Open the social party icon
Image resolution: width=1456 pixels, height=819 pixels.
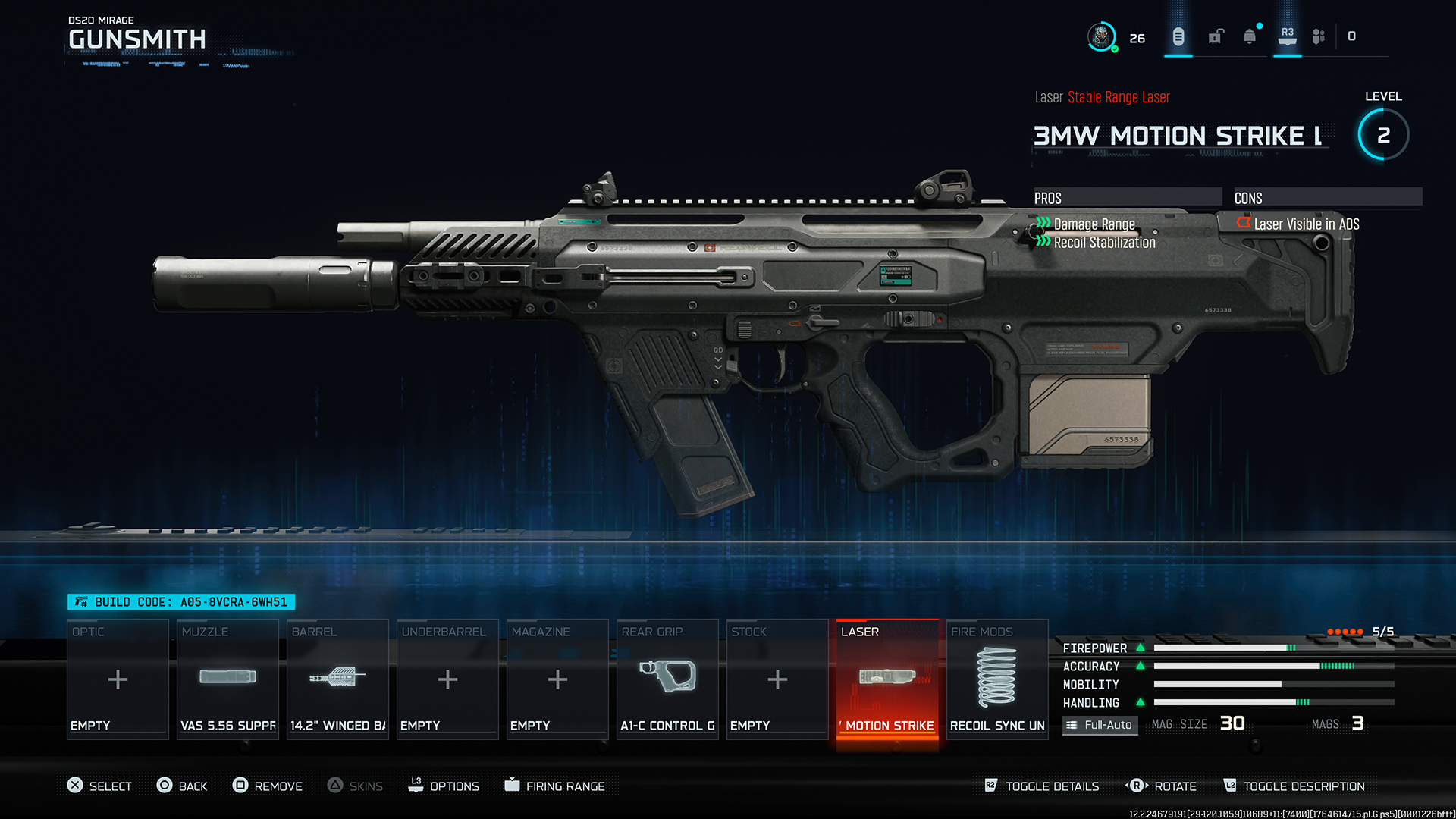[1319, 36]
